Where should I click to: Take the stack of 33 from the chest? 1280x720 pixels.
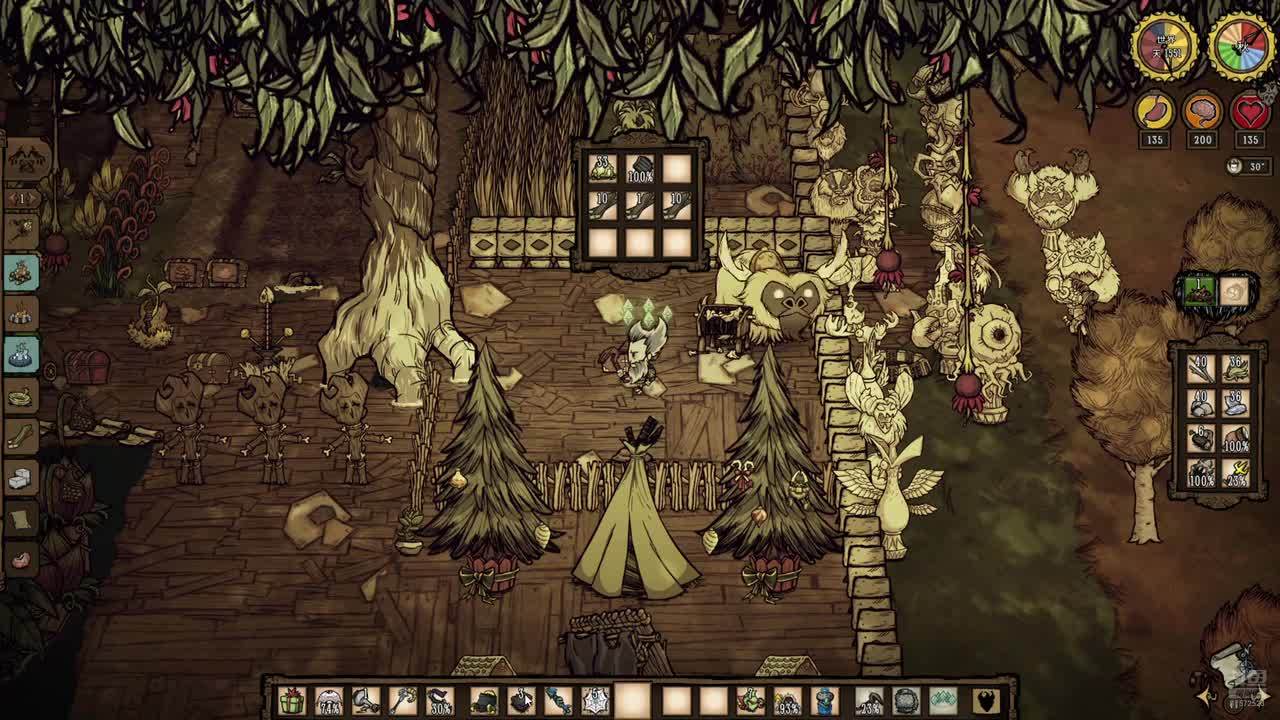tap(603, 168)
